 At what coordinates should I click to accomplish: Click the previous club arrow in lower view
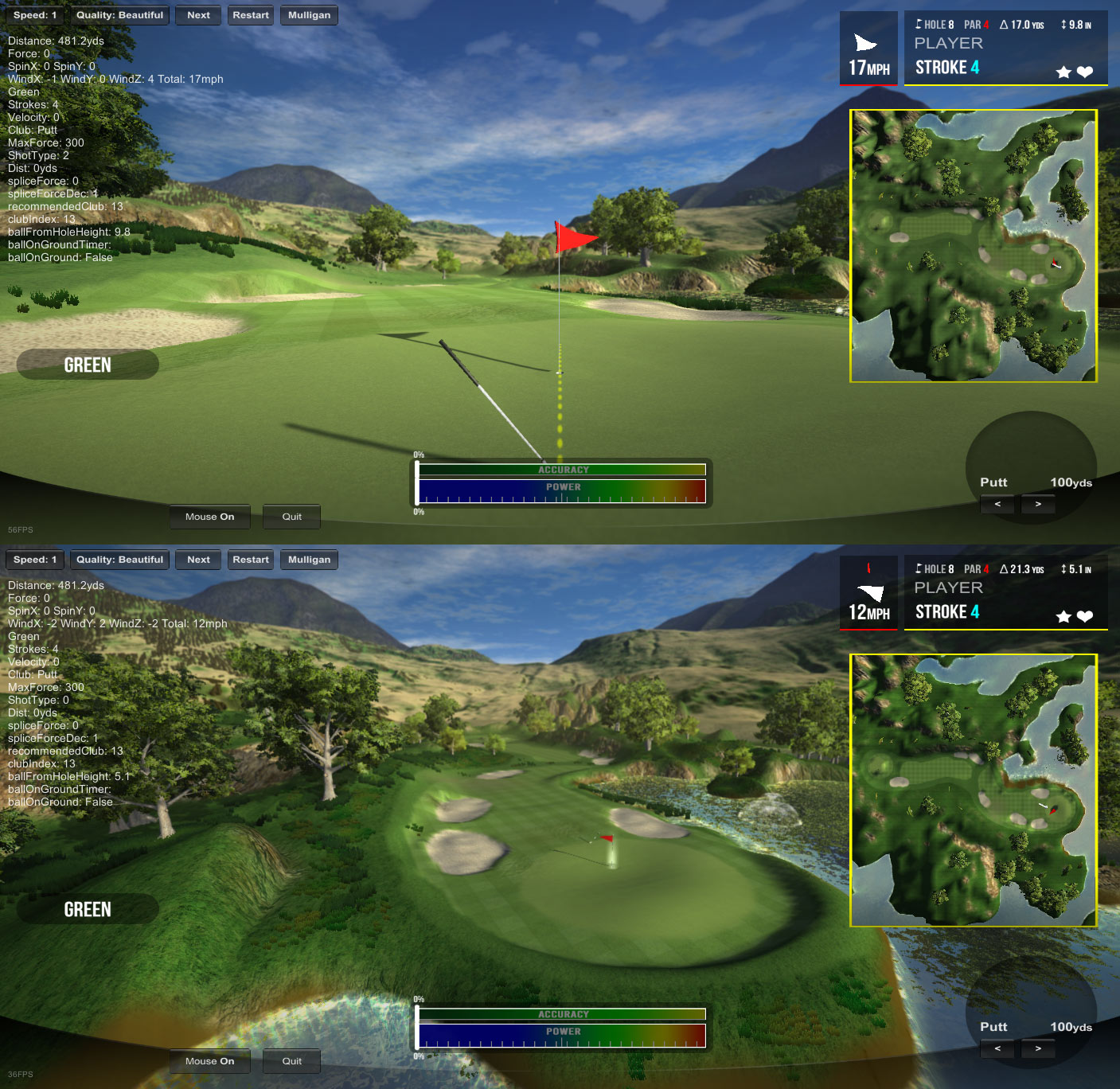pyautogui.click(x=997, y=1048)
